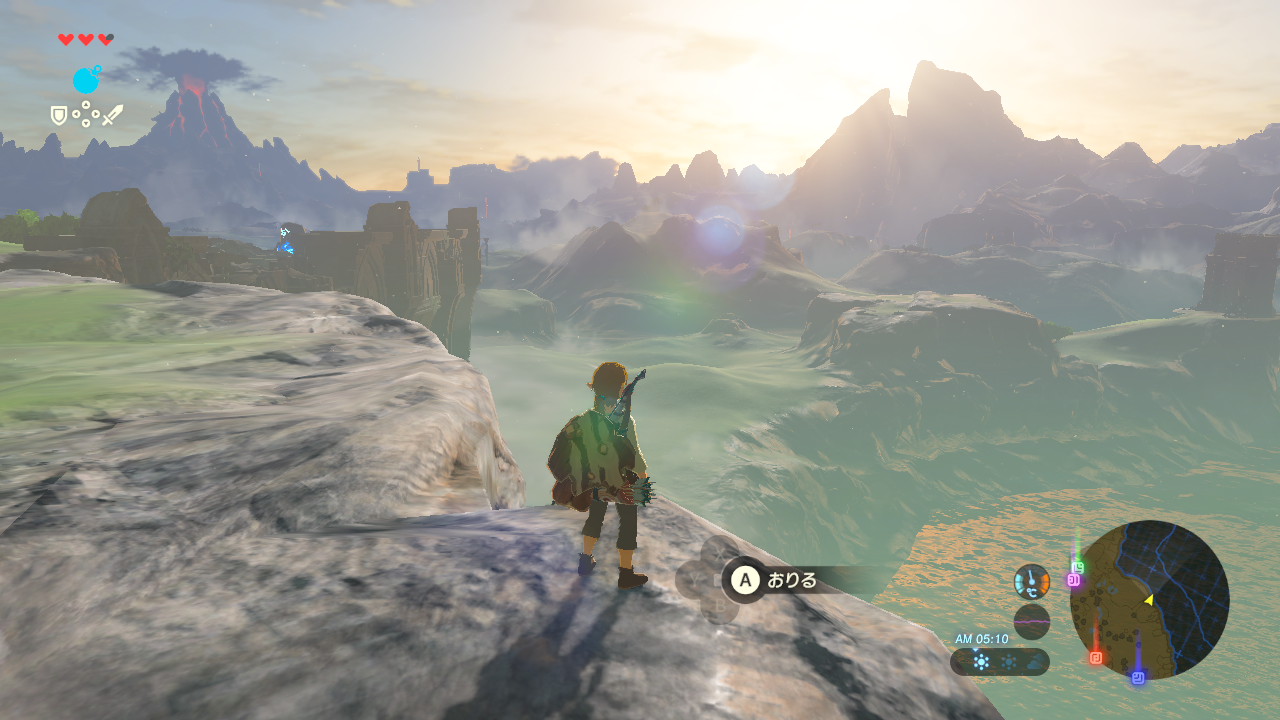Click the yellow player arrow on the minimap

pos(1149,600)
